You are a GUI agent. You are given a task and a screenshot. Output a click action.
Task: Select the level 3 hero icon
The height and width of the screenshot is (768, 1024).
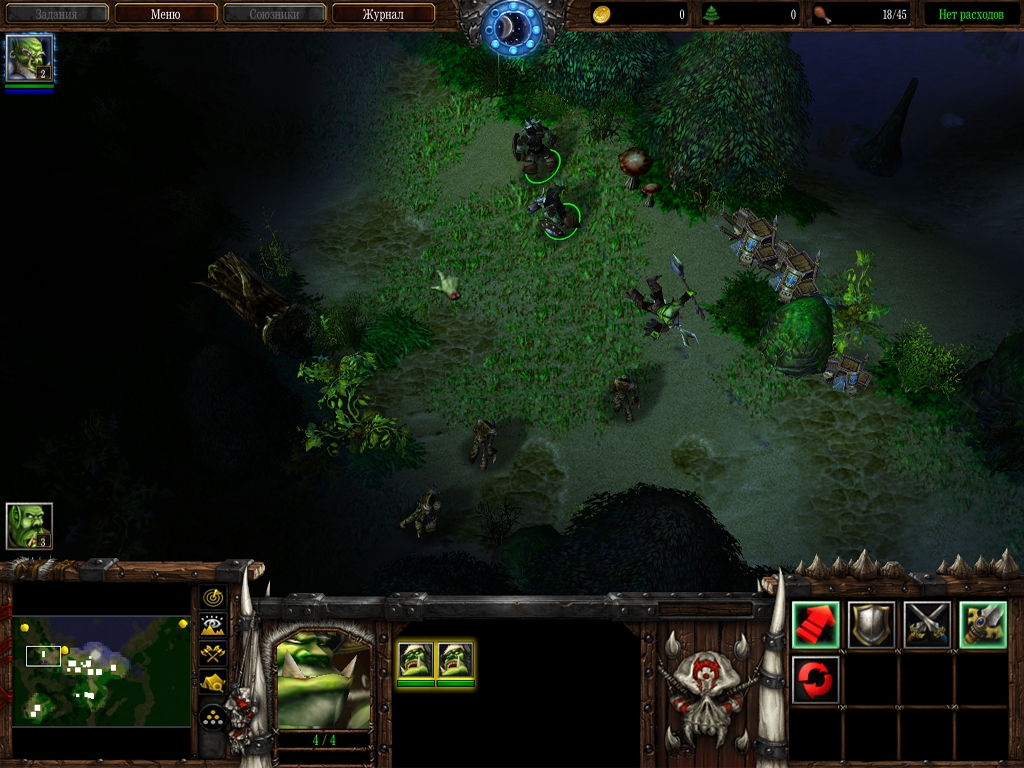pos(29,526)
